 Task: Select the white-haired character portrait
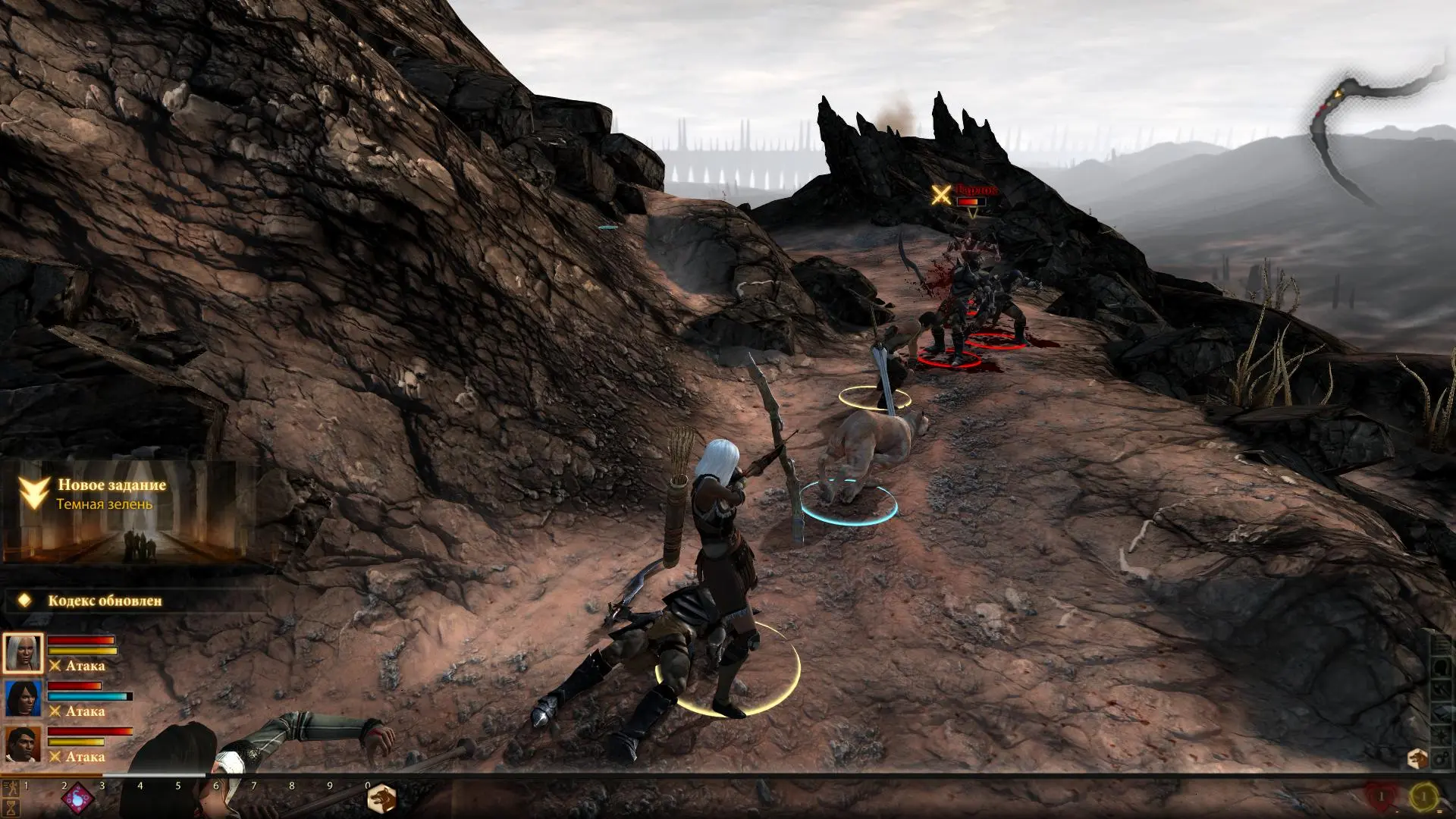click(23, 653)
